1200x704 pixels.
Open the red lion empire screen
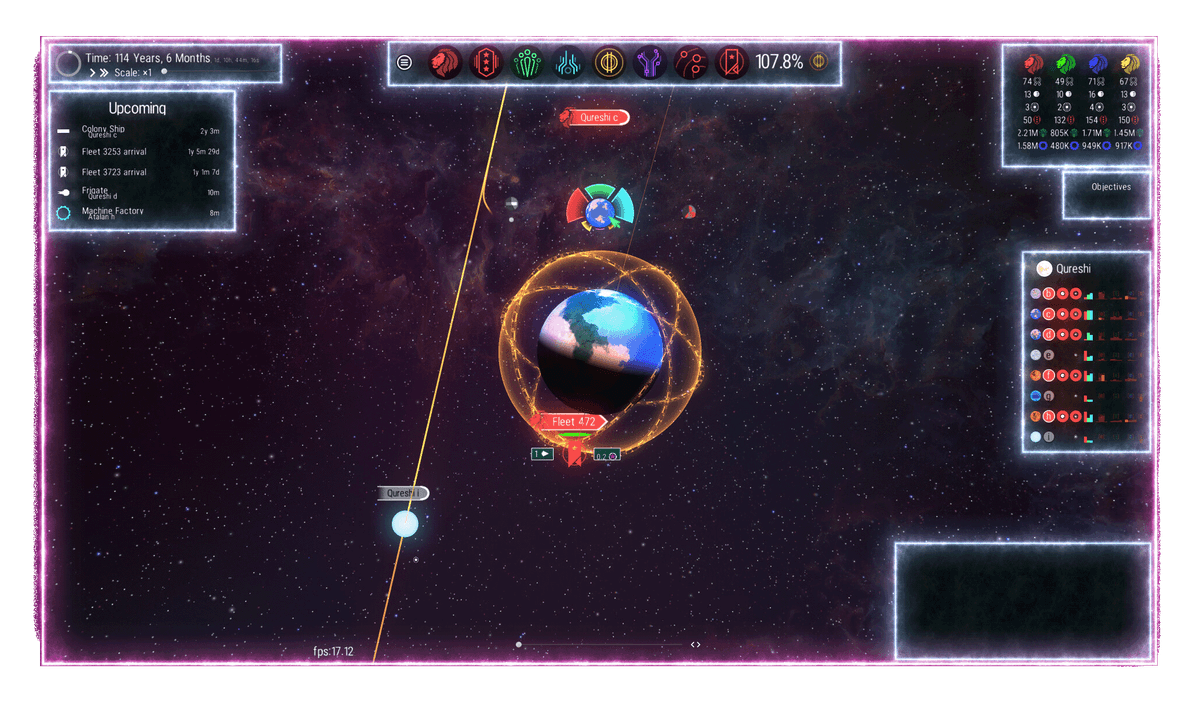443,63
